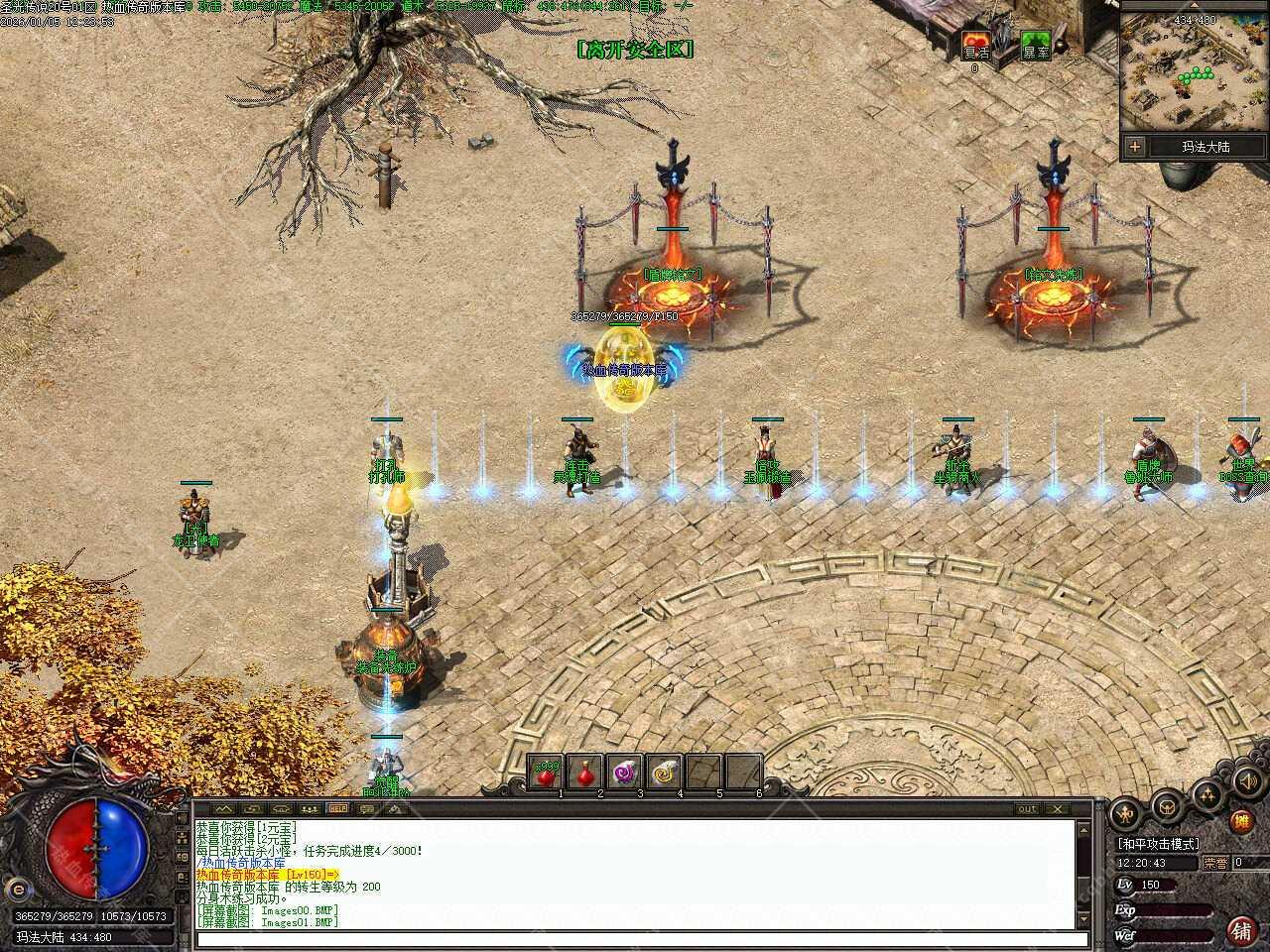Click the HELP chat tab
Image resolution: width=1270 pixels, height=952 pixels.
click(338, 809)
